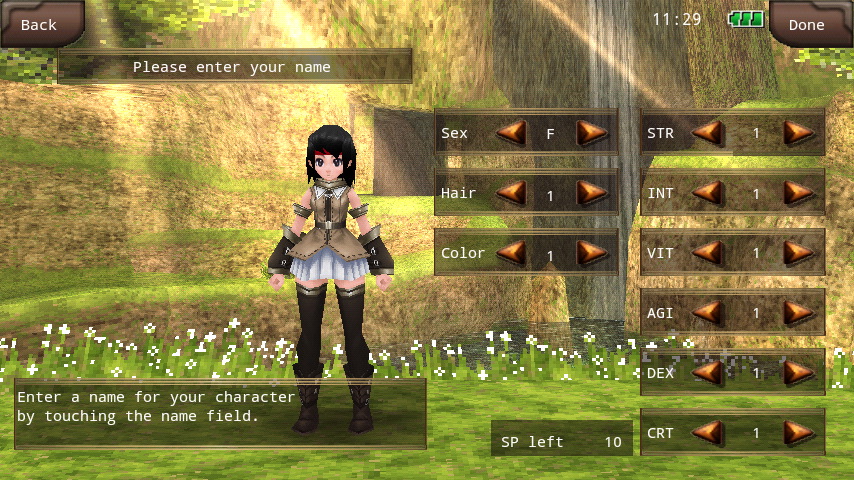Add a point to VIT

798,252
